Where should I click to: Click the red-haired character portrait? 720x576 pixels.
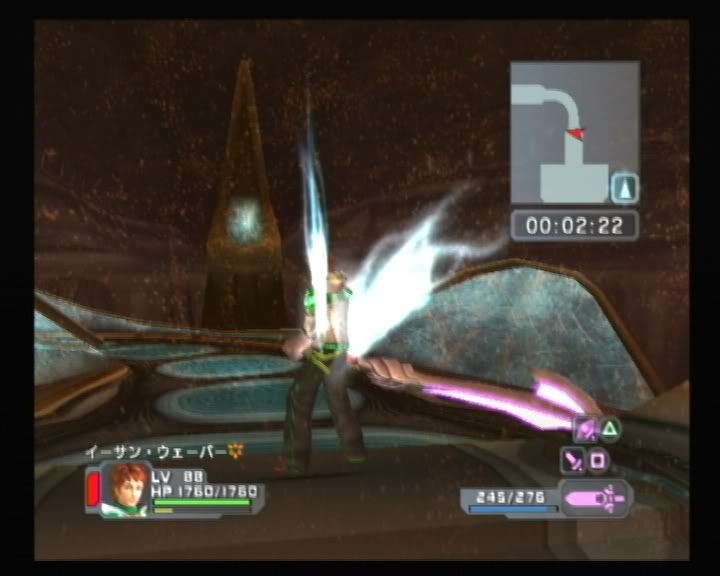[126, 488]
